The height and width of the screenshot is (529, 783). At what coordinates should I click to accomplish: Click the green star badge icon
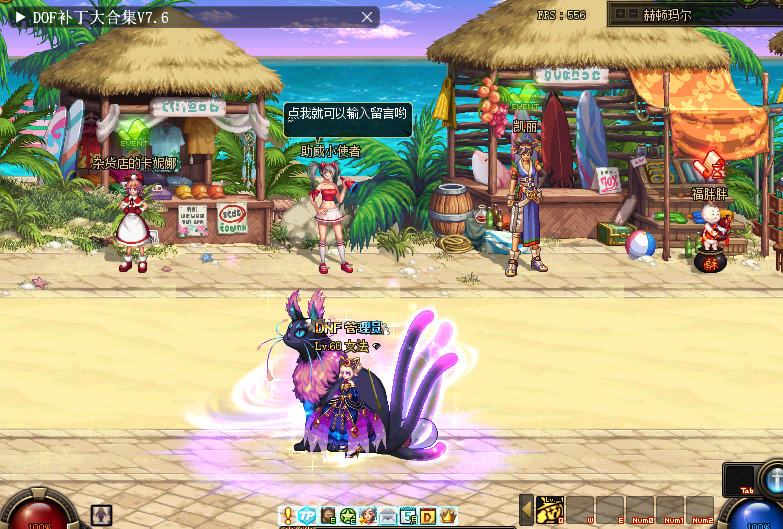click(x=347, y=516)
